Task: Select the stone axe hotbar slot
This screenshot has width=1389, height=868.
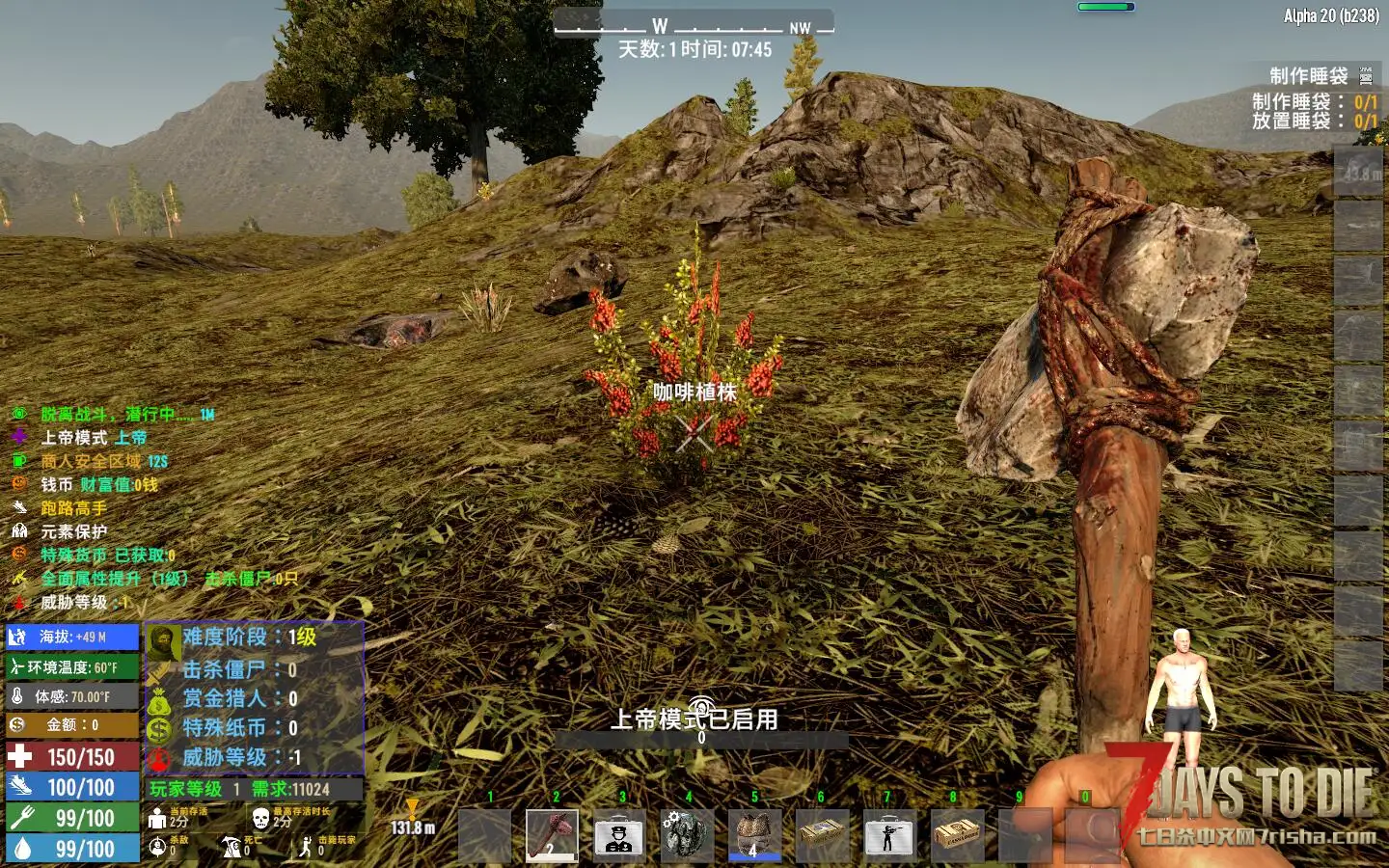Action: coord(552,835)
